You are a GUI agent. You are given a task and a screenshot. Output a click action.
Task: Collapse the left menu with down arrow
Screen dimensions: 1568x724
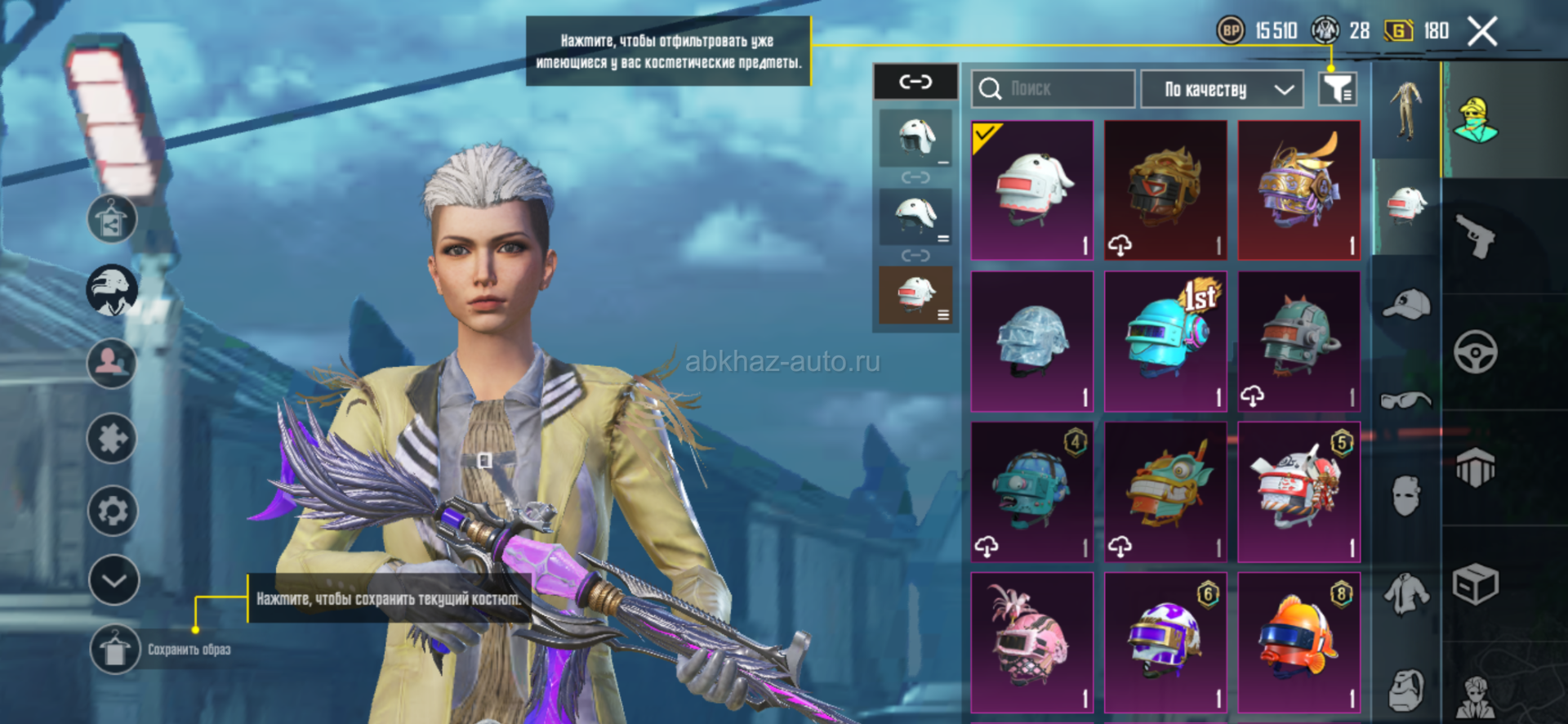[x=114, y=581]
